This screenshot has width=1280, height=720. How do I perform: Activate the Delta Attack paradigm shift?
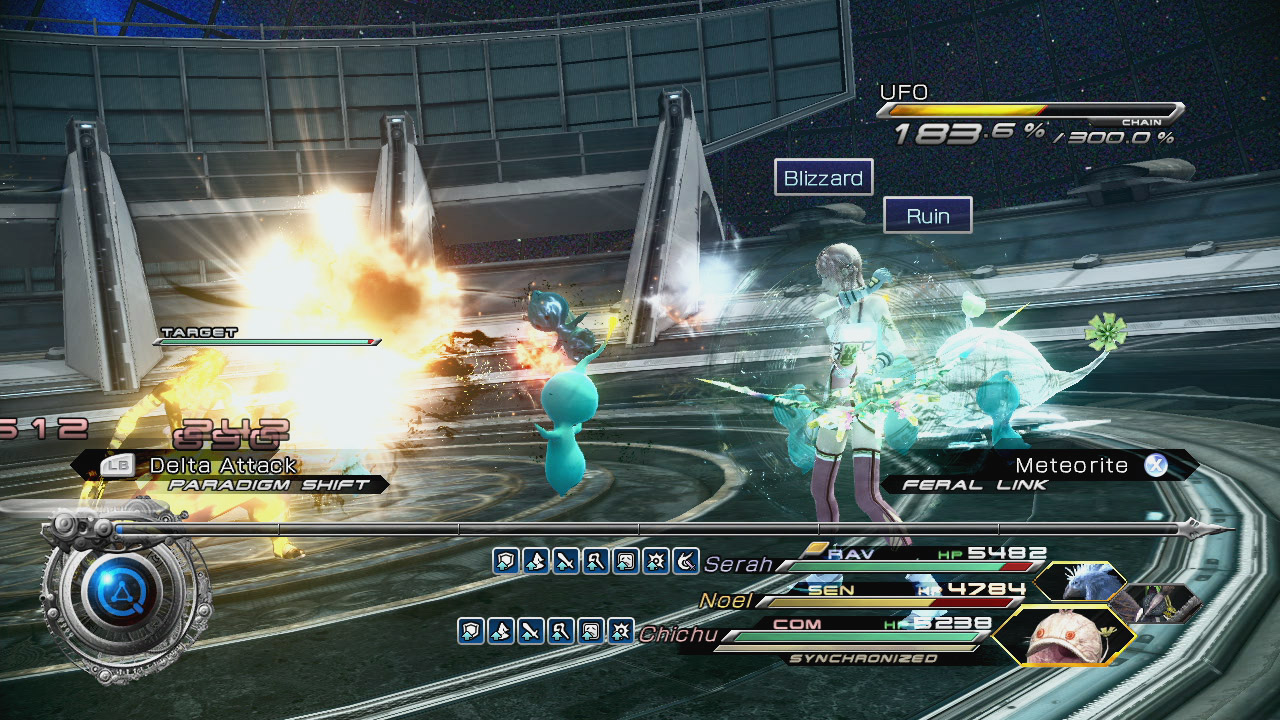(222, 465)
